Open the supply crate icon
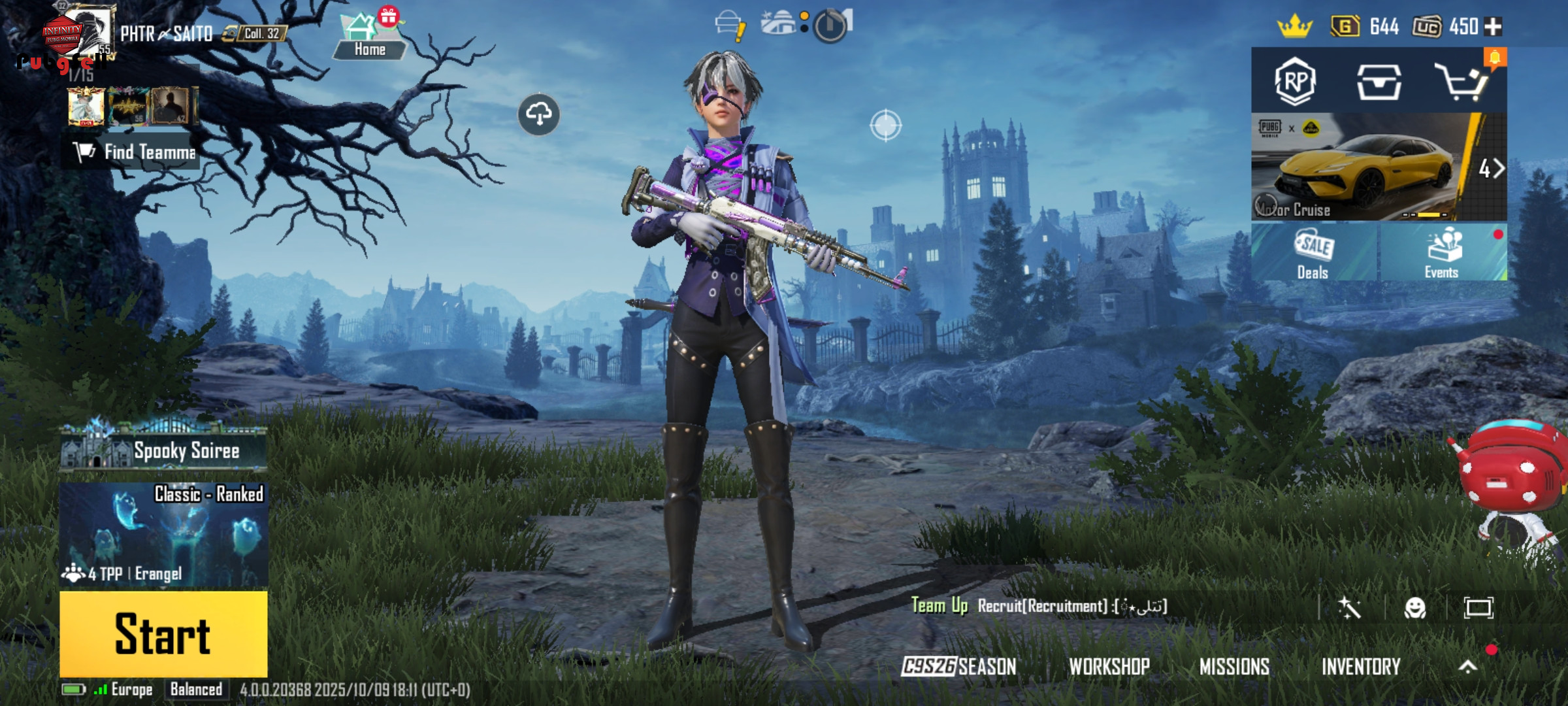1568x706 pixels. click(x=1379, y=82)
